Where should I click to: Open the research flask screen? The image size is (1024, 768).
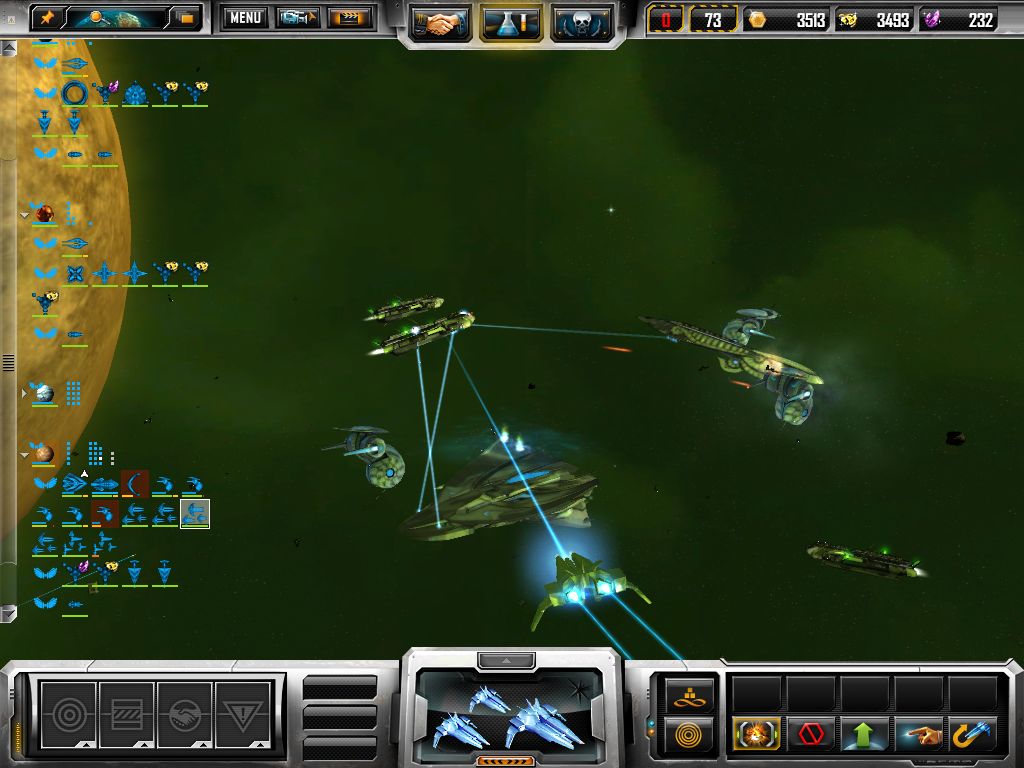click(511, 22)
